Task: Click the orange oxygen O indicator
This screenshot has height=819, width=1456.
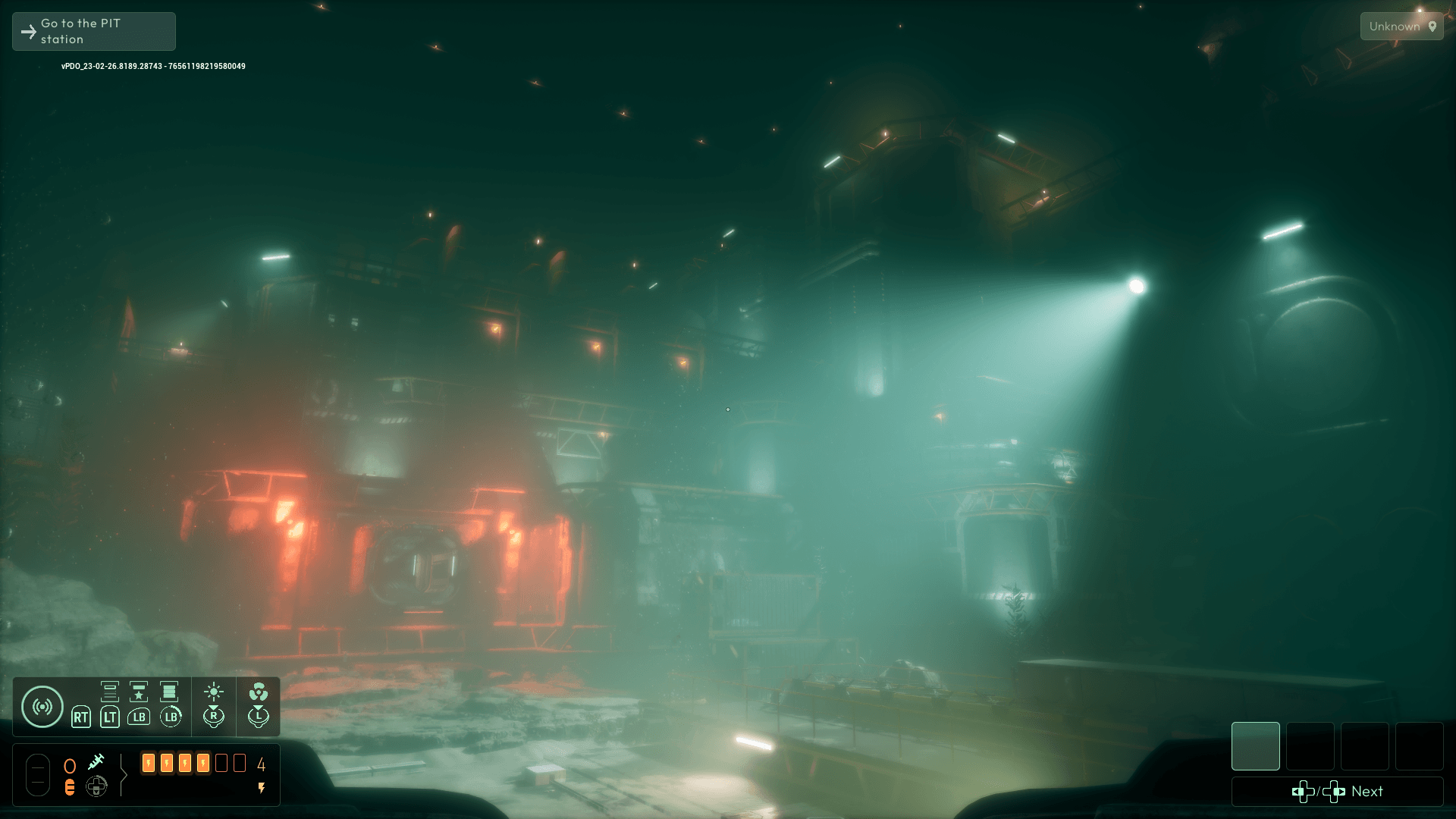Action: pos(70,765)
